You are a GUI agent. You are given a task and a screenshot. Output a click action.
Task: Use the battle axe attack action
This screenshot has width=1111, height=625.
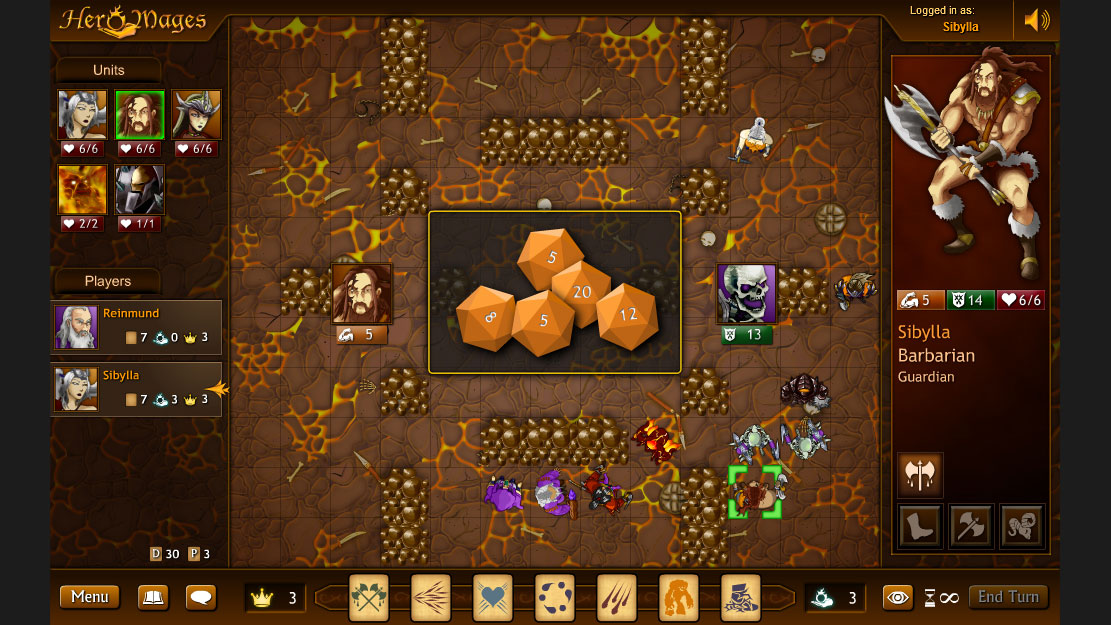971,526
